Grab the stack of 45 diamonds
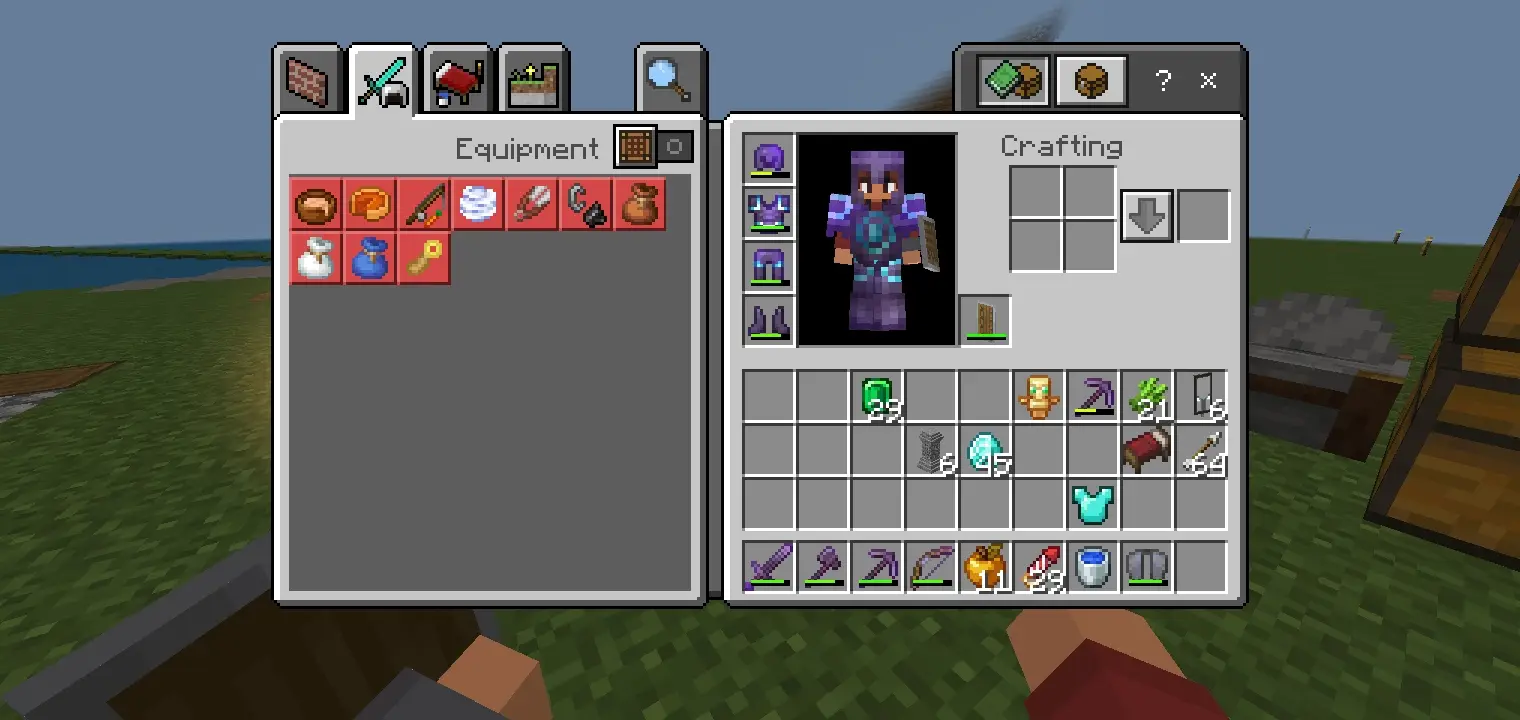 (x=985, y=451)
